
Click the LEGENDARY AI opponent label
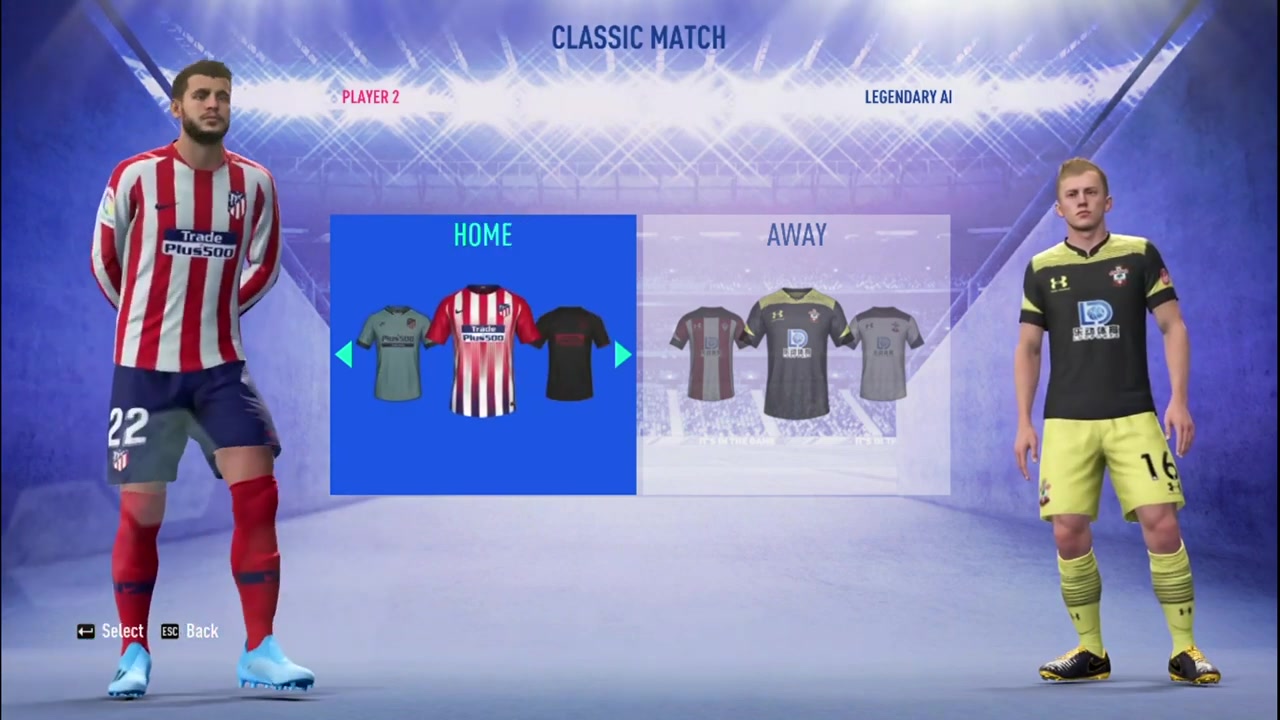908,97
